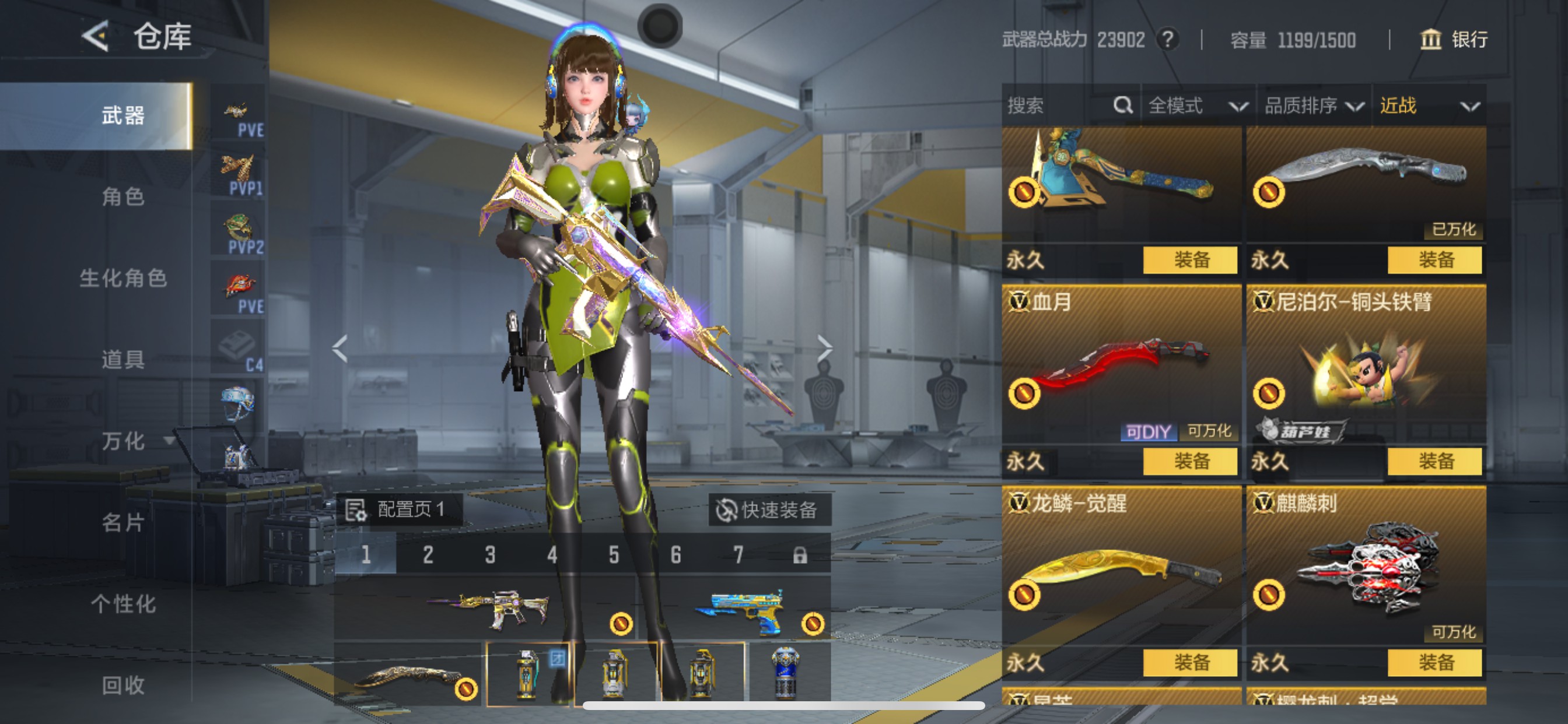Select the PVE badge slot icon
The height and width of the screenshot is (724, 1568).
click(x=237, y=111)
